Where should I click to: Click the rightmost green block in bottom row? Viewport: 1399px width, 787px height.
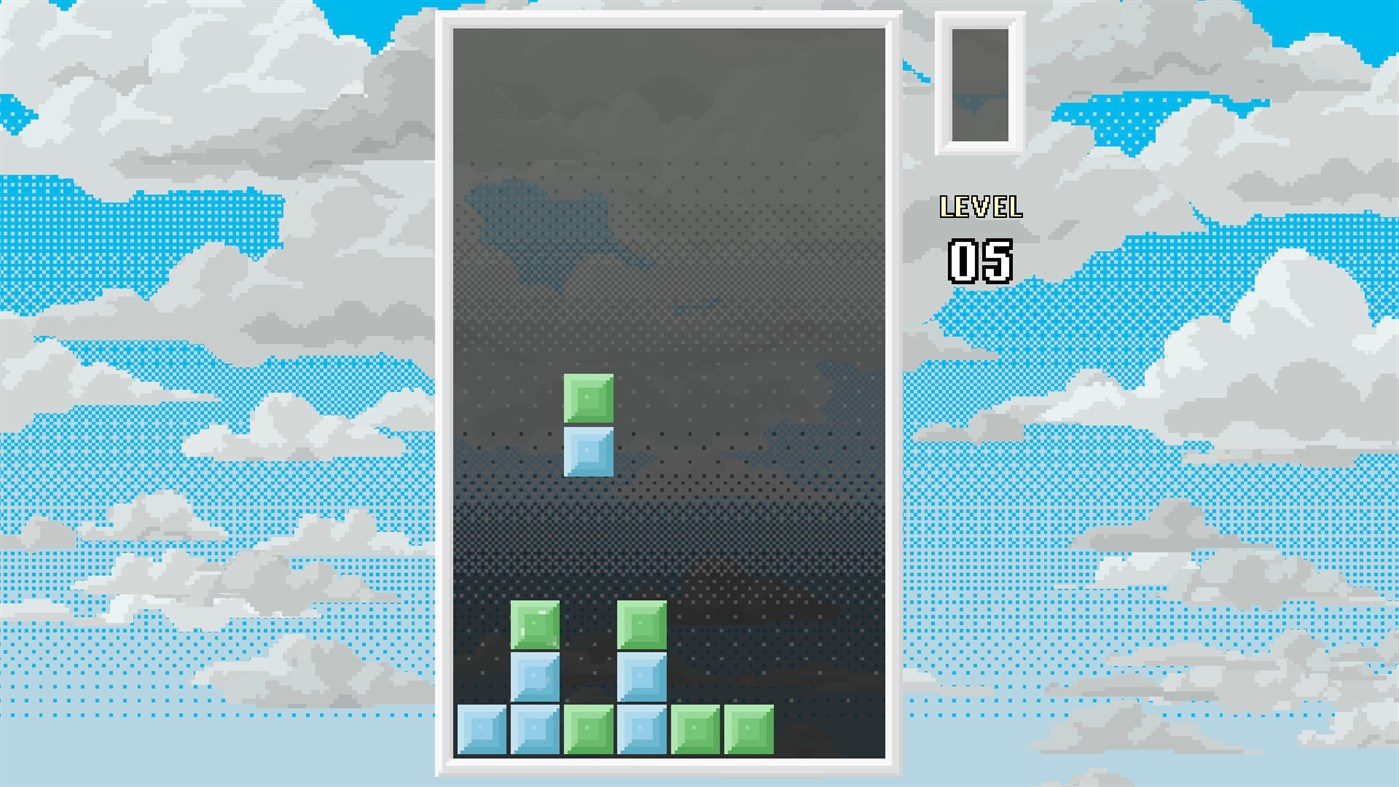click(749, 729)
